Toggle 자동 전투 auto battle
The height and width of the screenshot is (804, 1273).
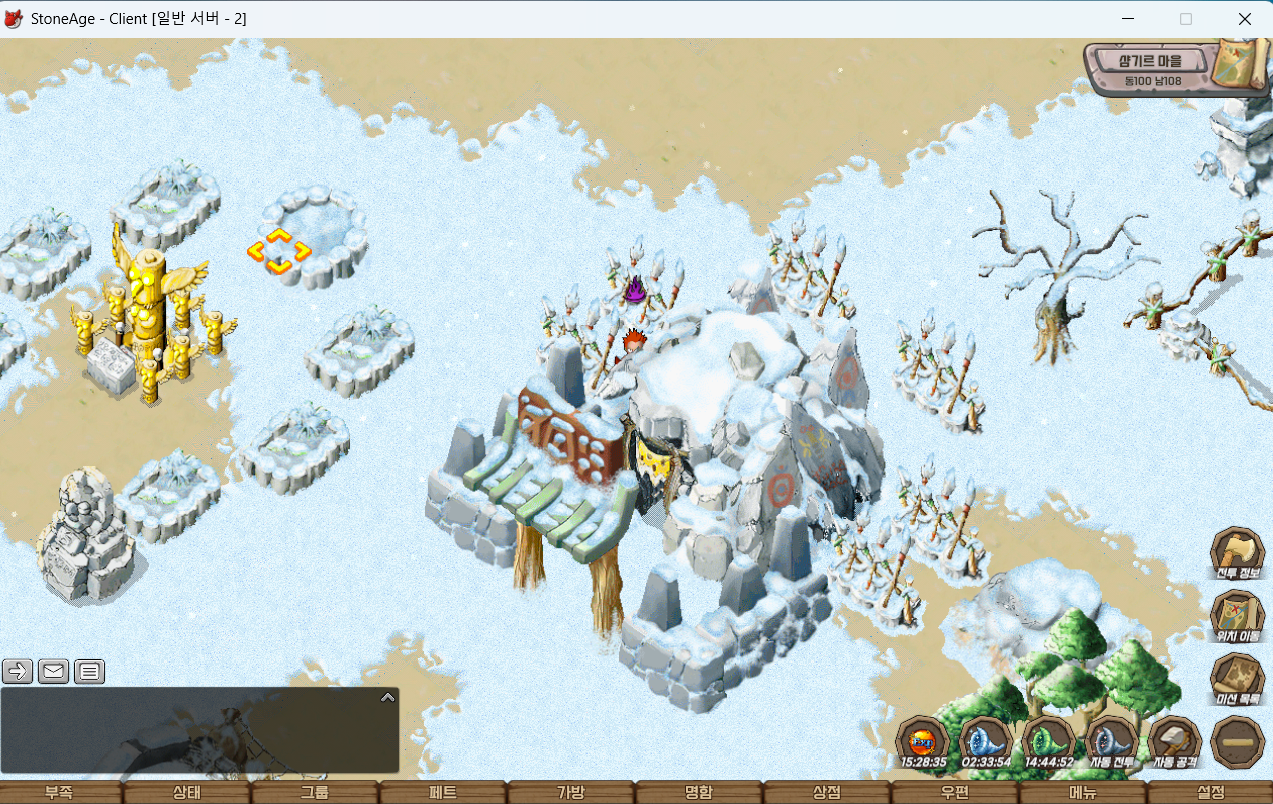(1111, 742)
